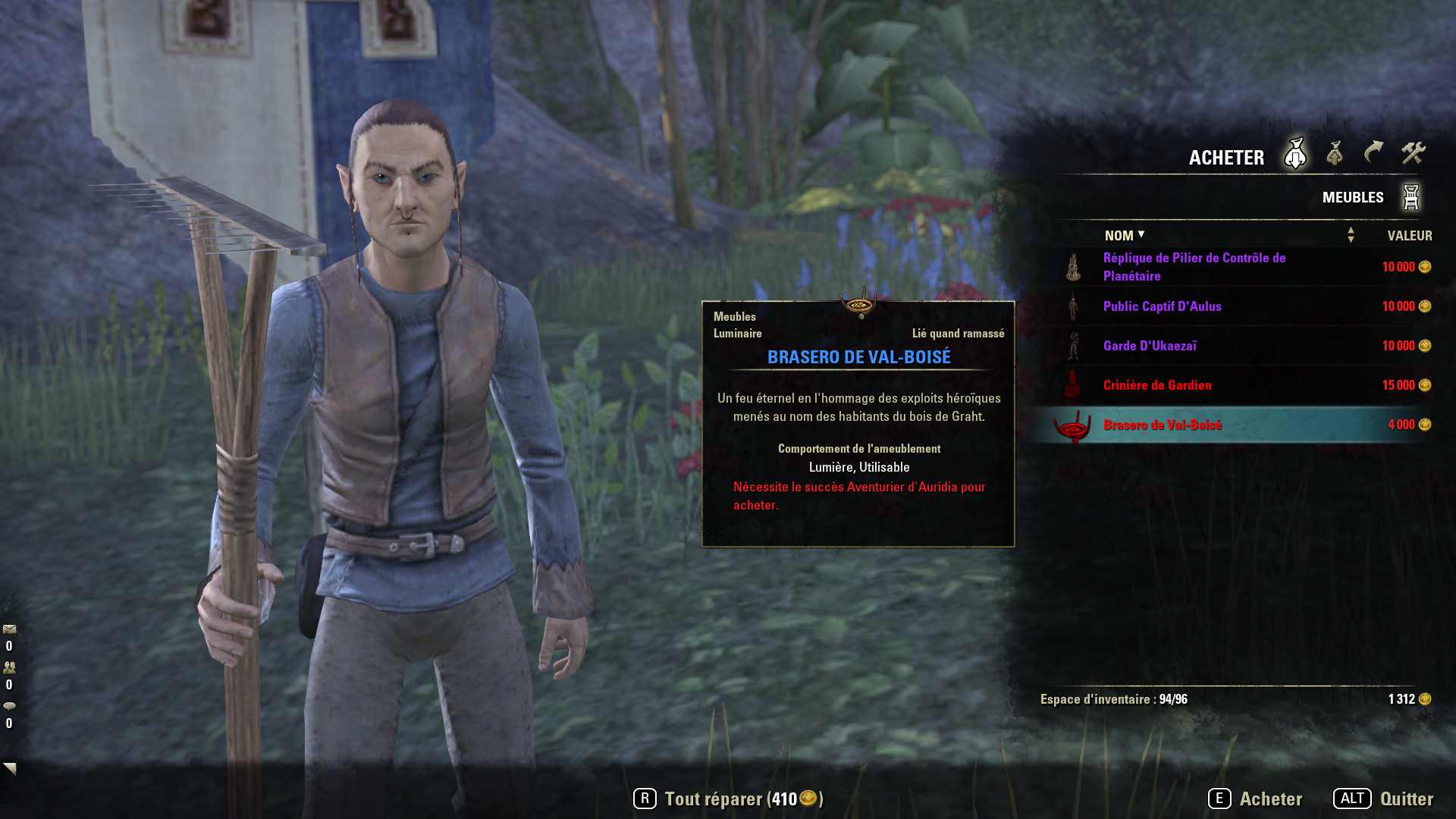
Task: Open the Sell tab with money bag icon
Action: click(x=1335, y=154)
